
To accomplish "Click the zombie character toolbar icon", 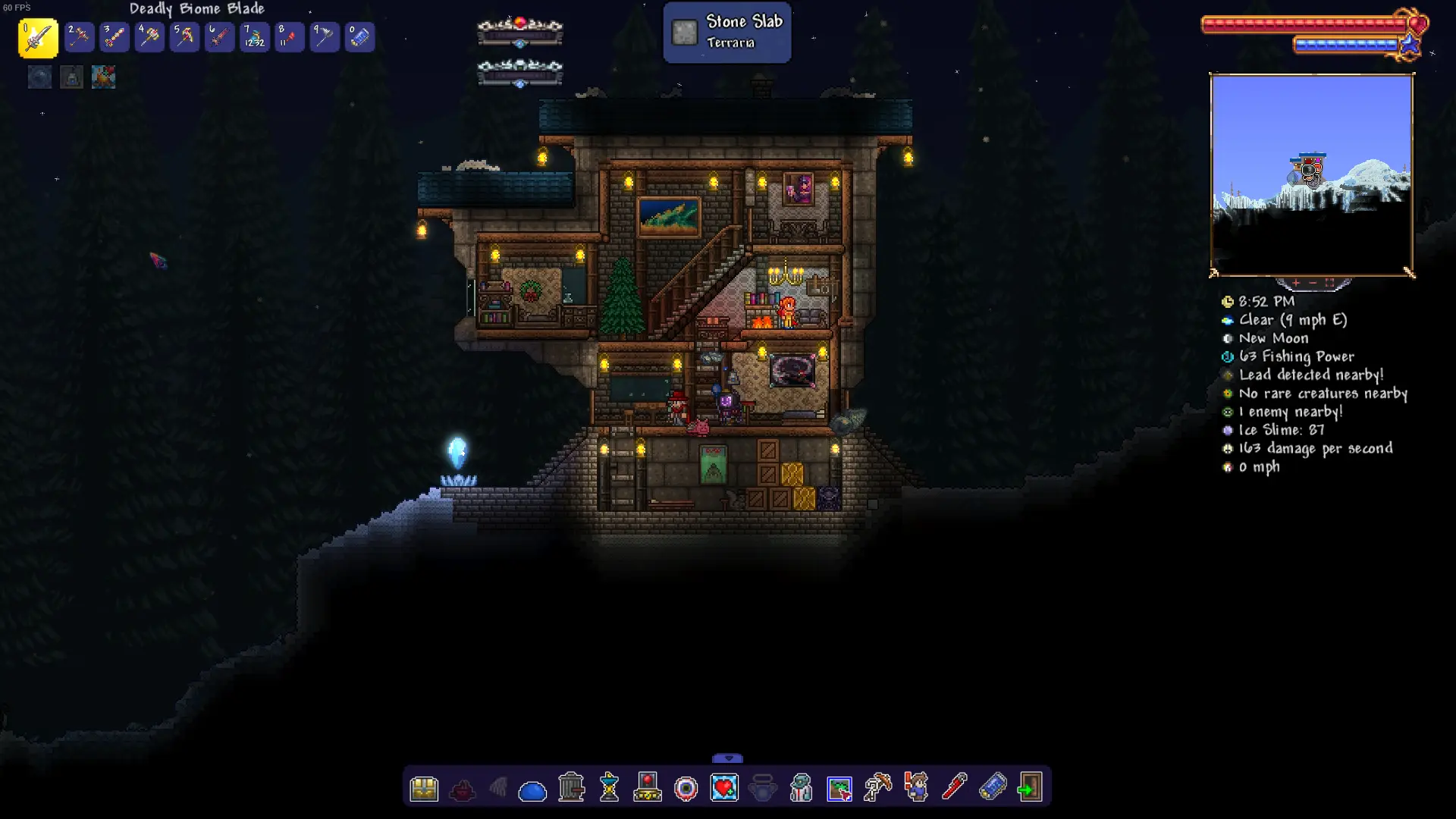I will click(801, 788).
